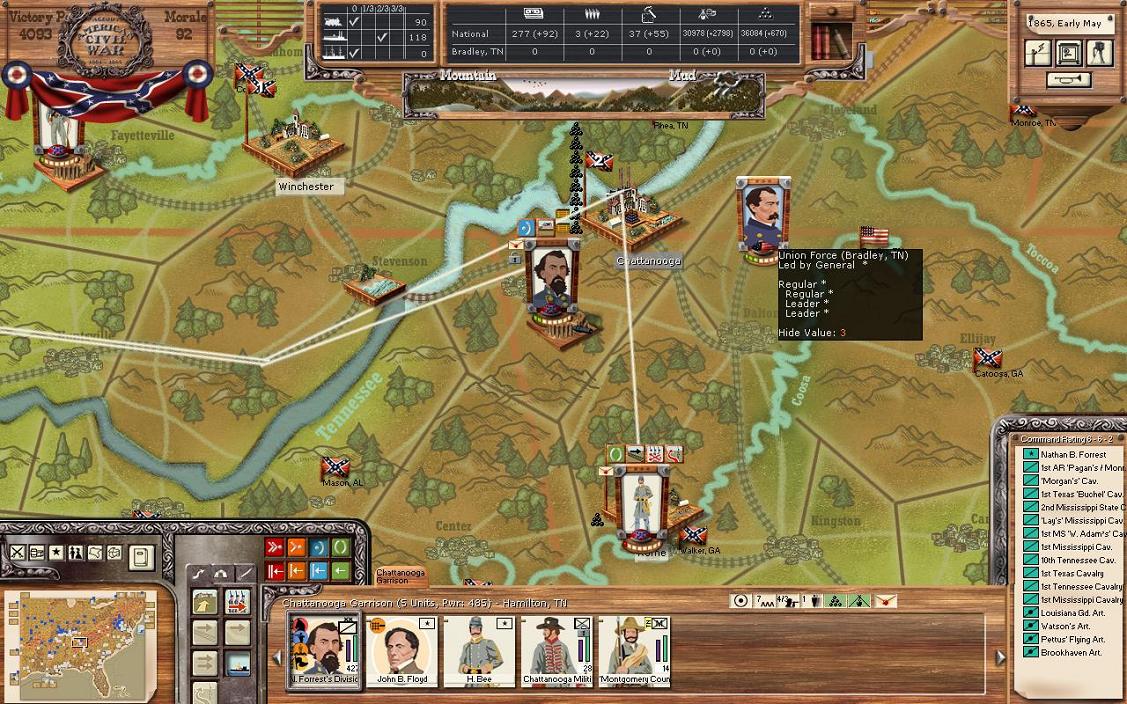Click the red-sealed envelope icon

pyautogui.click(x=885, y=601)
